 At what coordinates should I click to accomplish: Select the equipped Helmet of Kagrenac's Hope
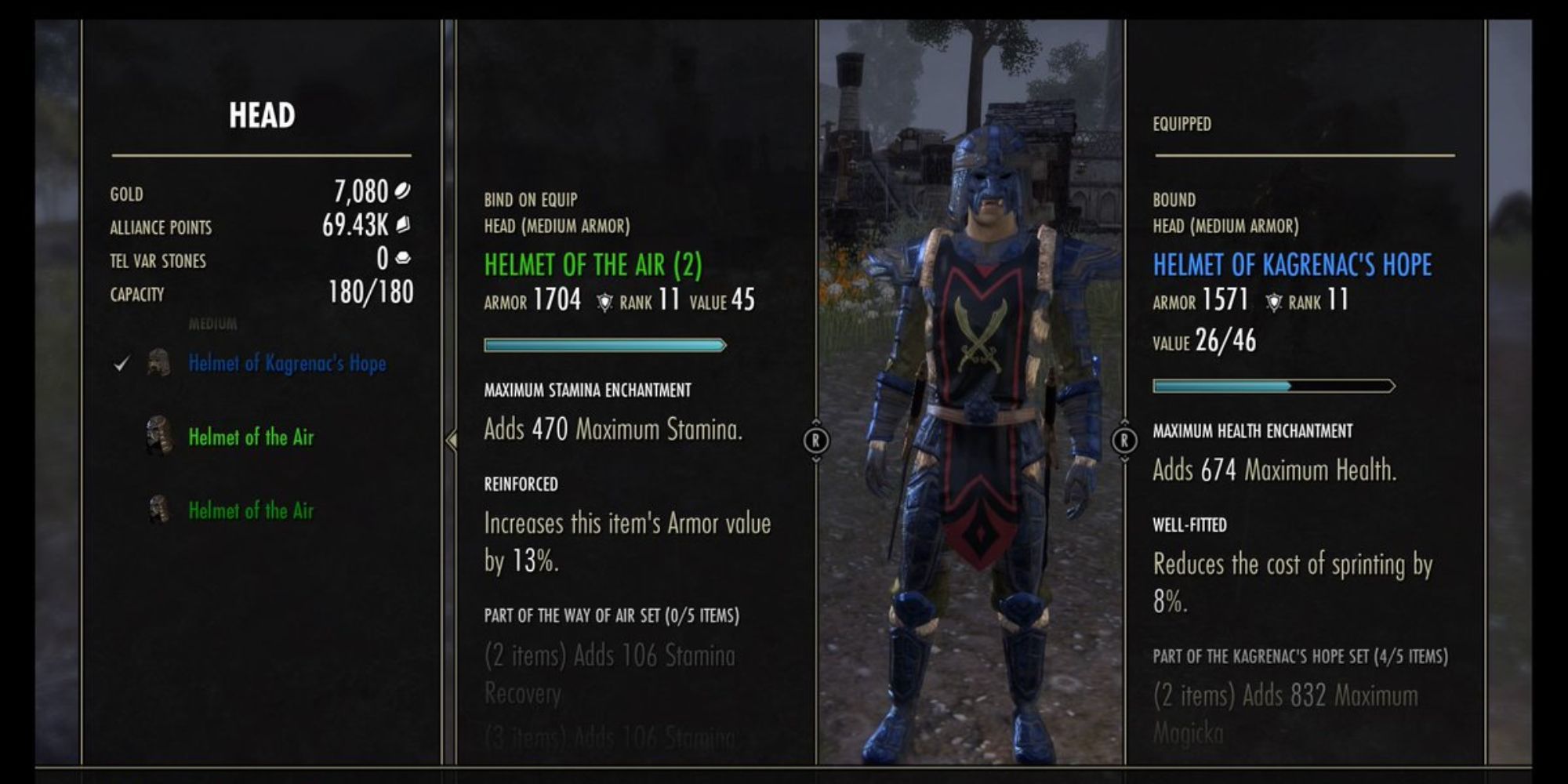click(286, 363)
